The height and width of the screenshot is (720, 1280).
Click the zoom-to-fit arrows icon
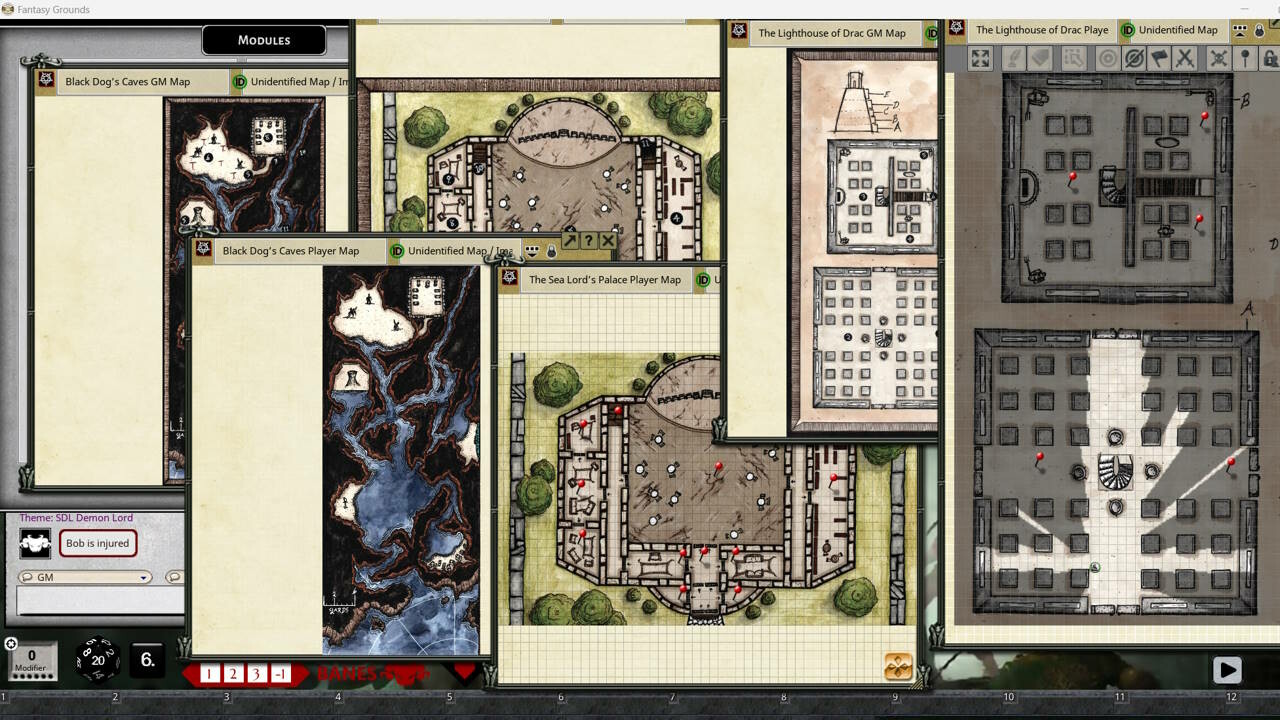coord(980,59)
